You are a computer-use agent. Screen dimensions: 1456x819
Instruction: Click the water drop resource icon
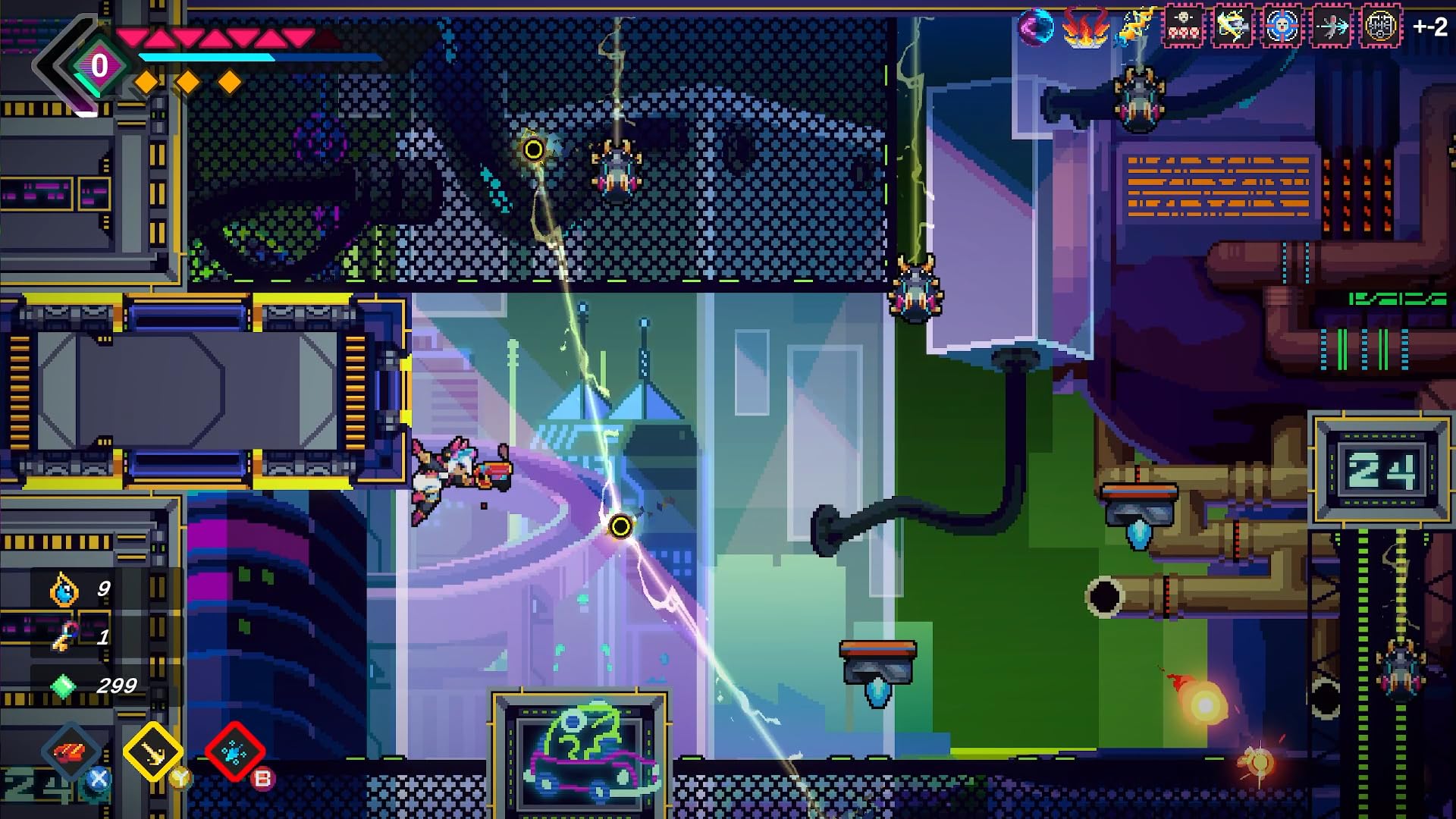[64, 591]
